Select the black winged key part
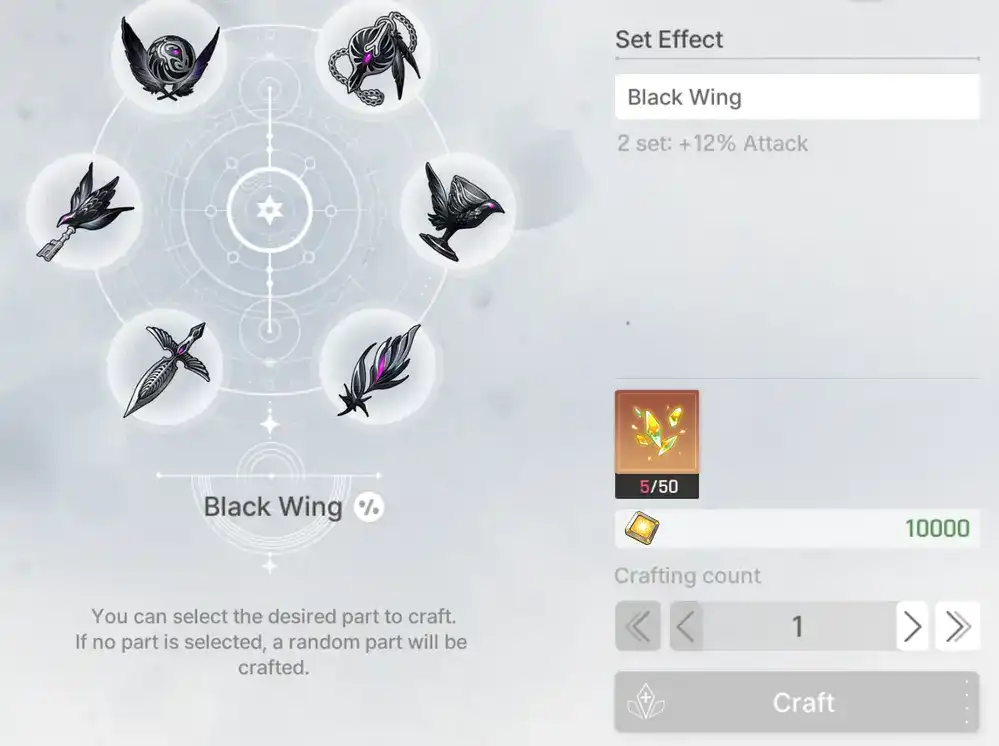Screen dimensions: 999x746 pyautogui.click(x=84, y=212)
